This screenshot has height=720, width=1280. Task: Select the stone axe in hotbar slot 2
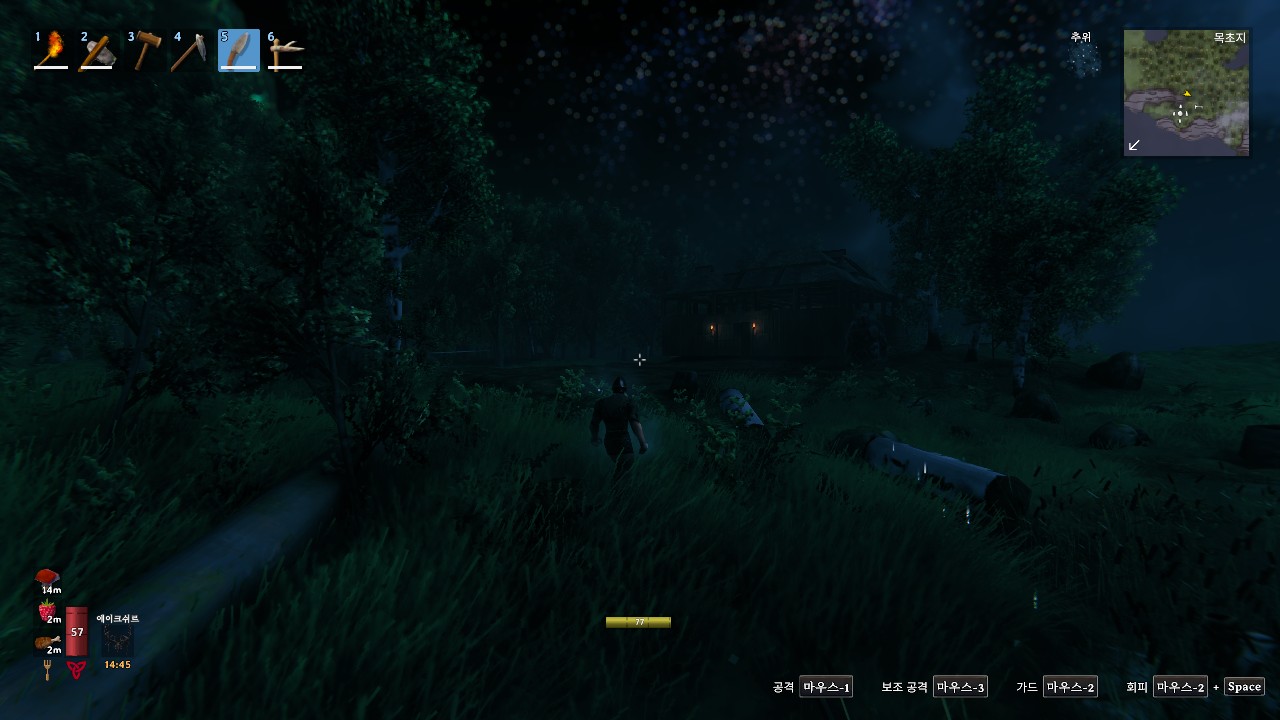pos(98,48)
